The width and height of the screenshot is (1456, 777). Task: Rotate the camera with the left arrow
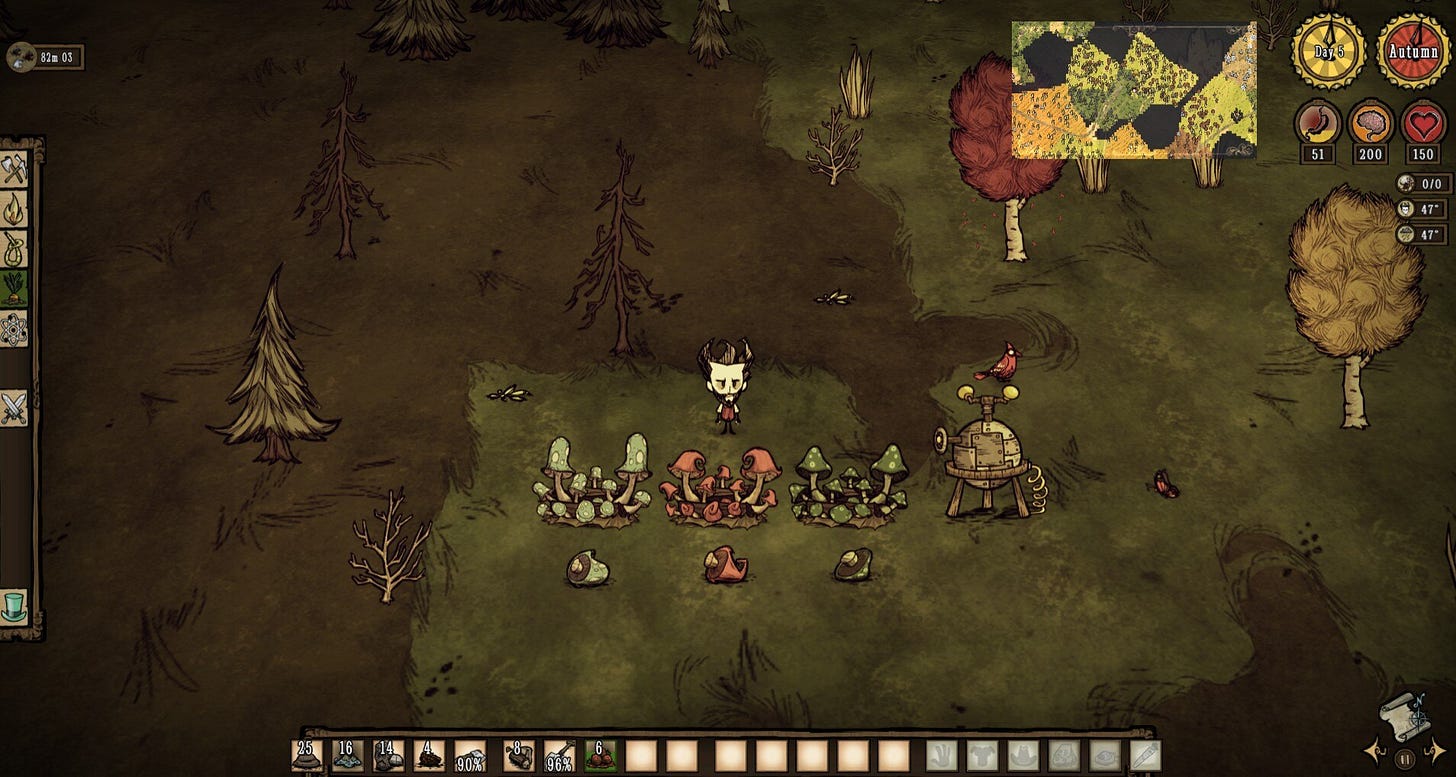[x=1373, y=750]
